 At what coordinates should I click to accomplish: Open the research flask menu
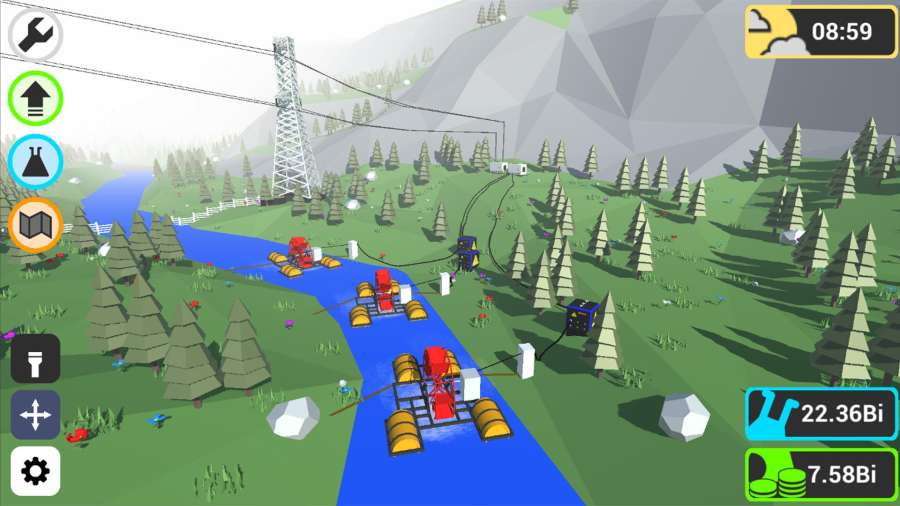[36, 161]
